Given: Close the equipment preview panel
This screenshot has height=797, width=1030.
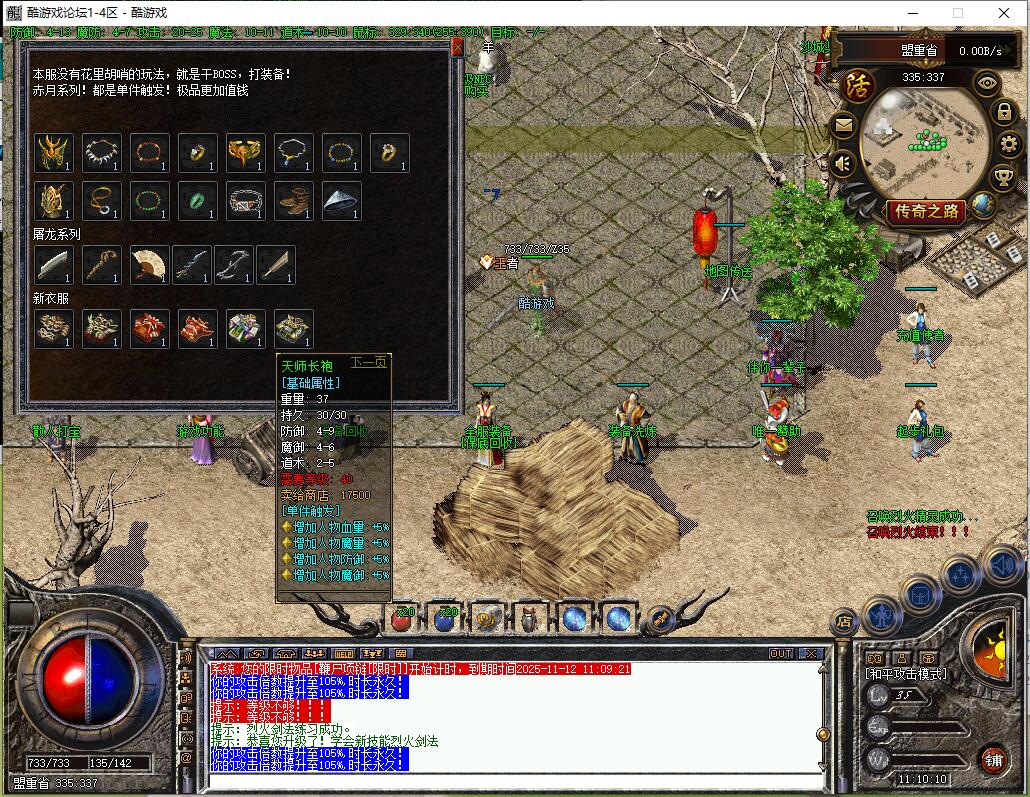Looking at the screenshot, I should coord(457,46).
